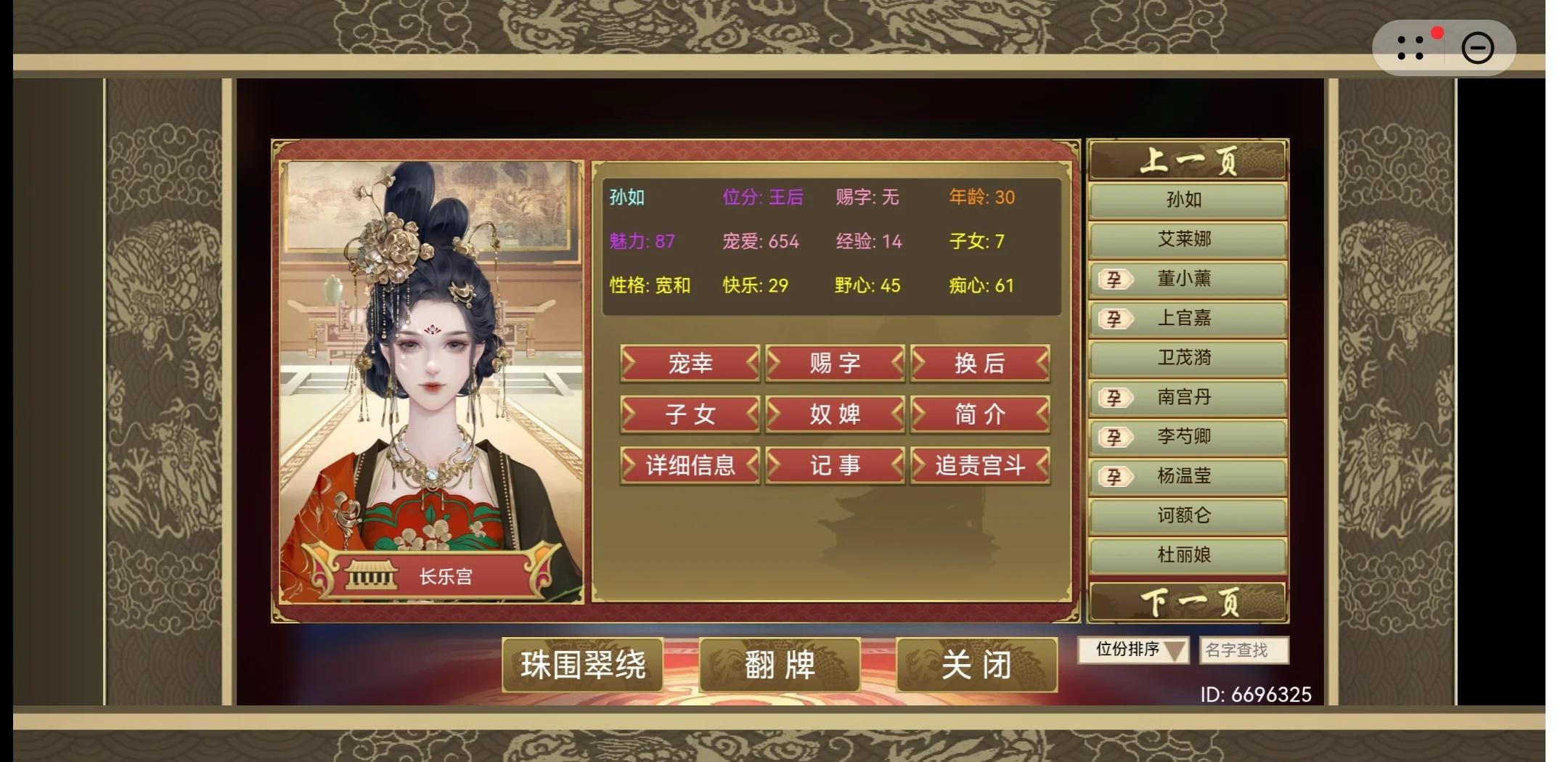
Task: Click the 名字查找 search input field
Action: tap(1244, 651)
